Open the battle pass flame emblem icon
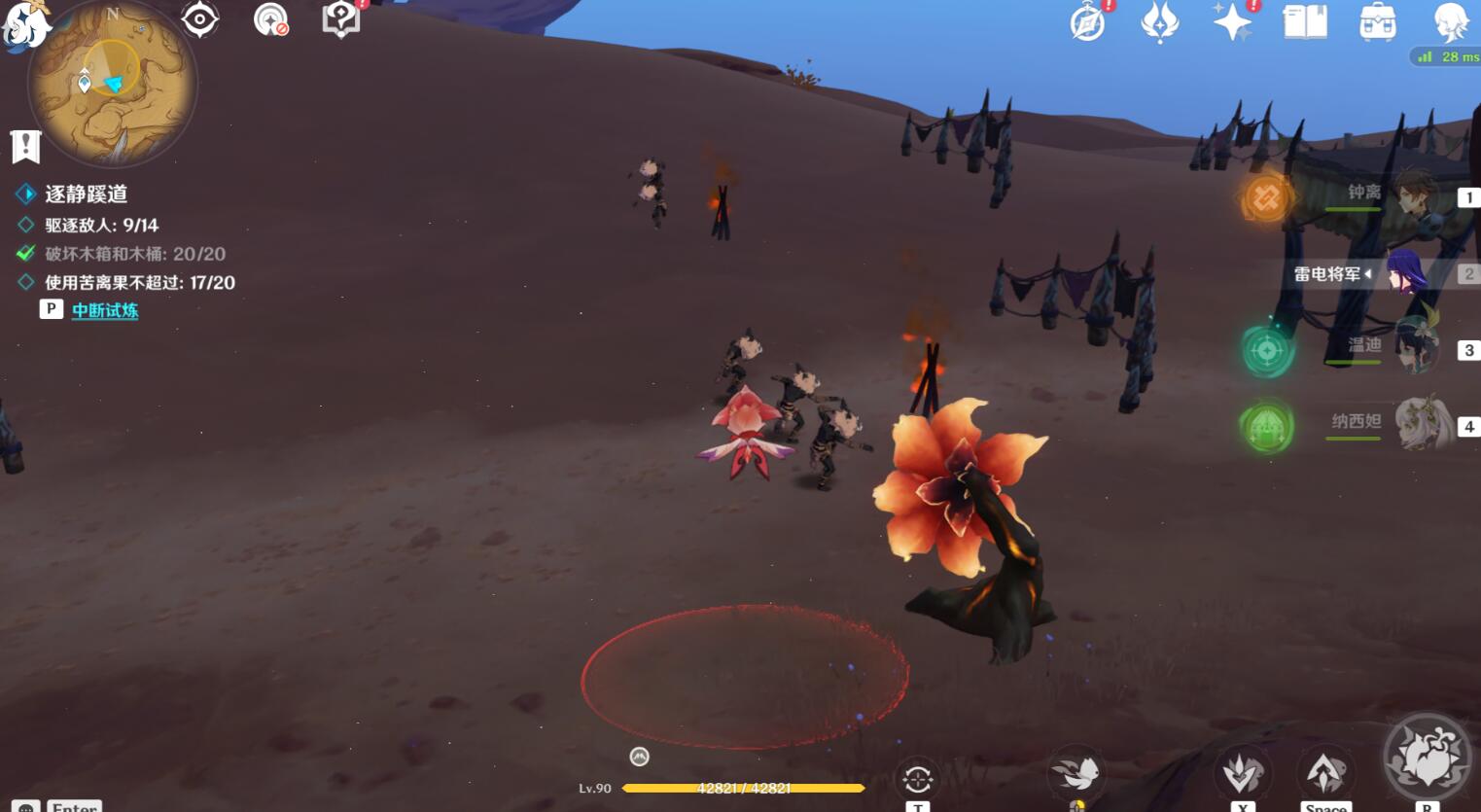Screen dimensions: 1481x812 click(x=1159, y=22)
